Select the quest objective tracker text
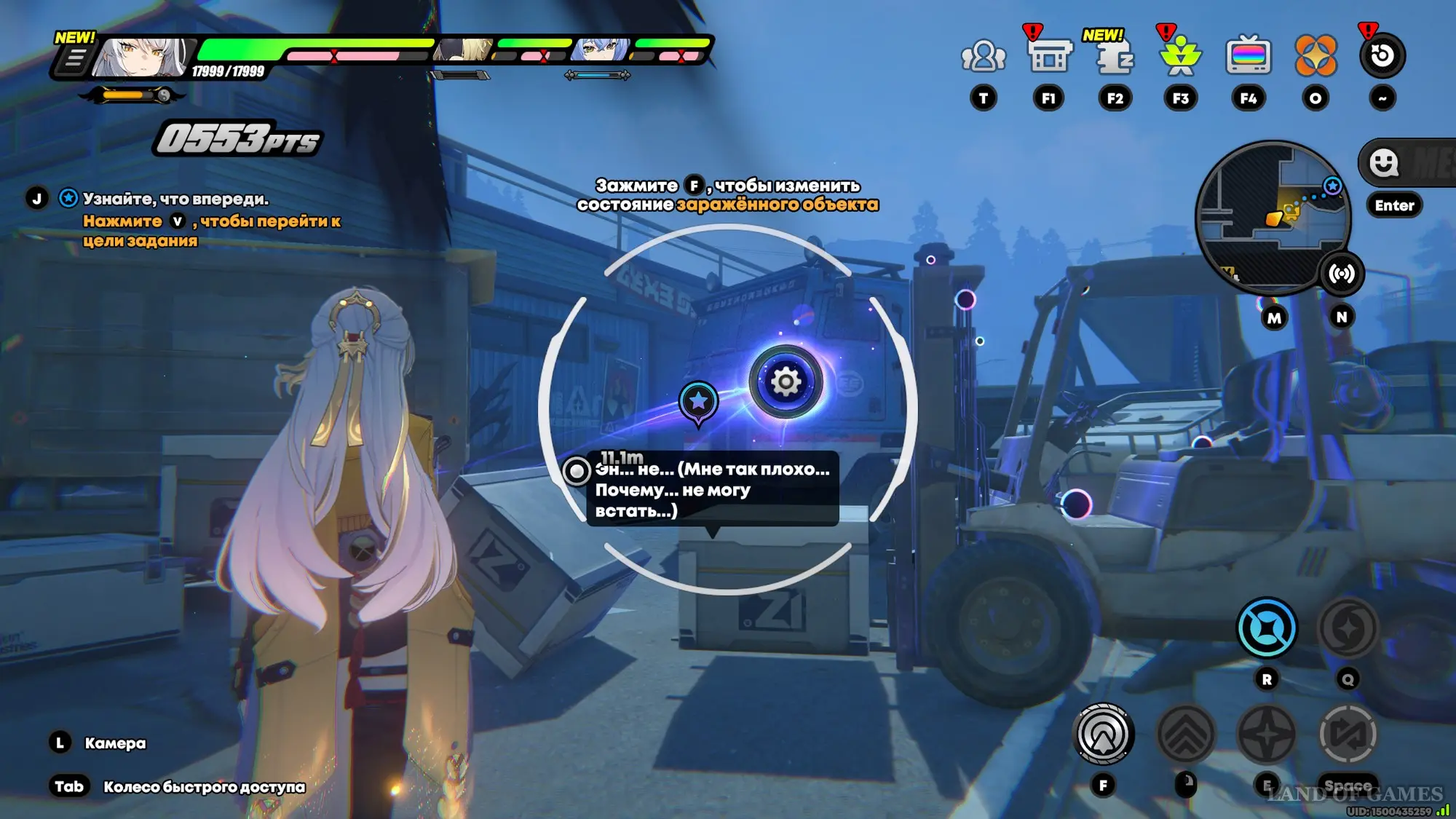 point(175,199)
